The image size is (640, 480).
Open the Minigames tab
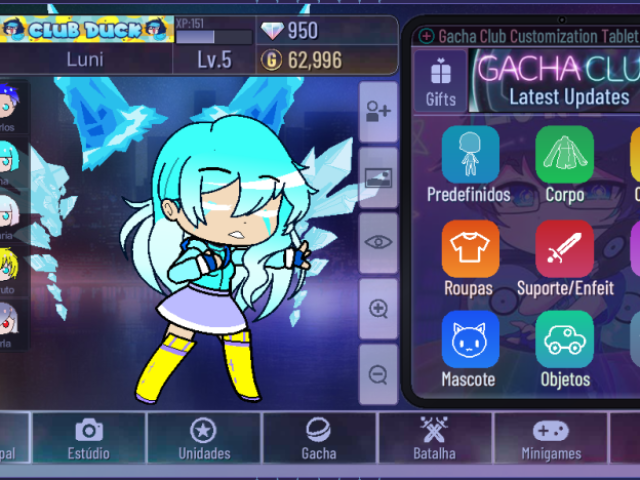pos(550,438)
